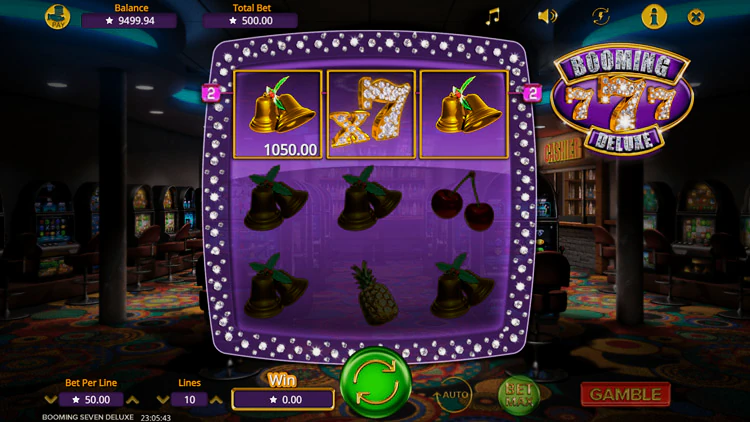Increase the number of Lines
The image size is (750, 422).
coord(216,400)
